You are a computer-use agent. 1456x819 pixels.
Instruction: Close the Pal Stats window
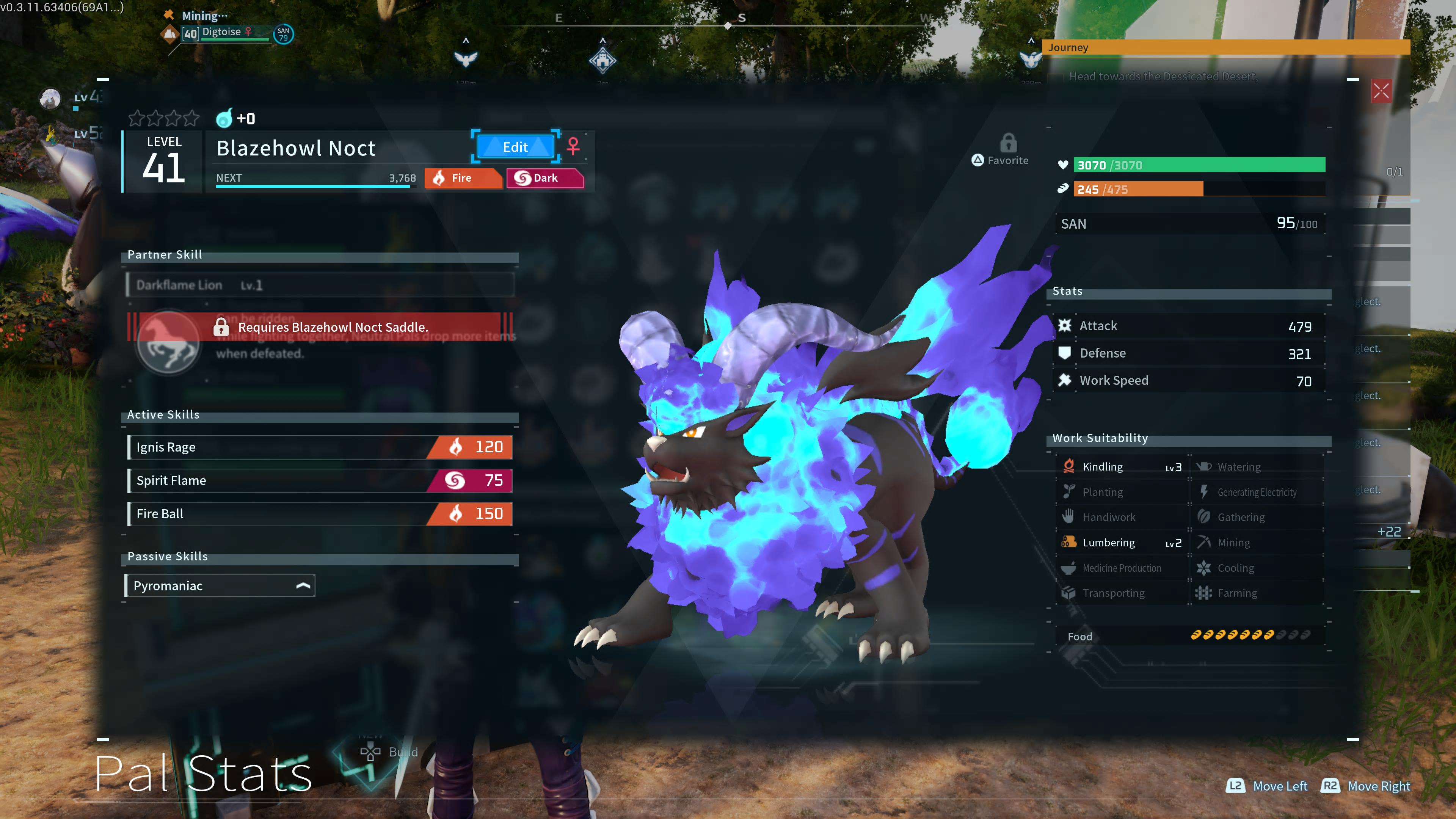(1381, 91)
